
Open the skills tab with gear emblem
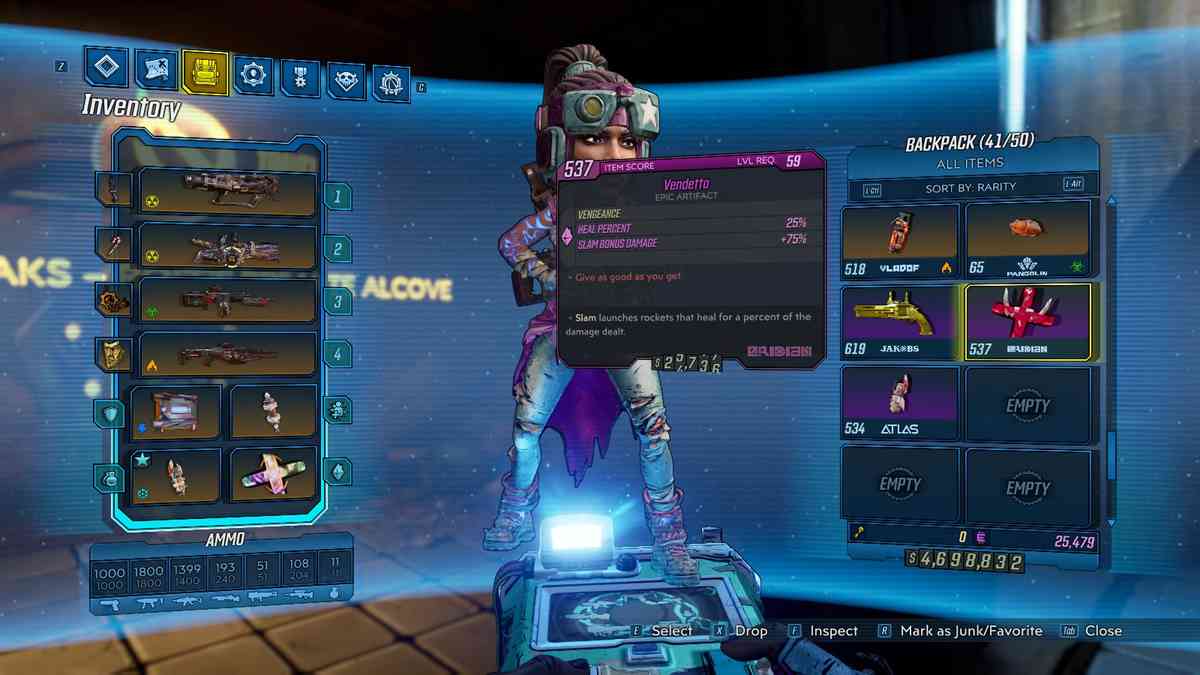[x=252, y=74]
